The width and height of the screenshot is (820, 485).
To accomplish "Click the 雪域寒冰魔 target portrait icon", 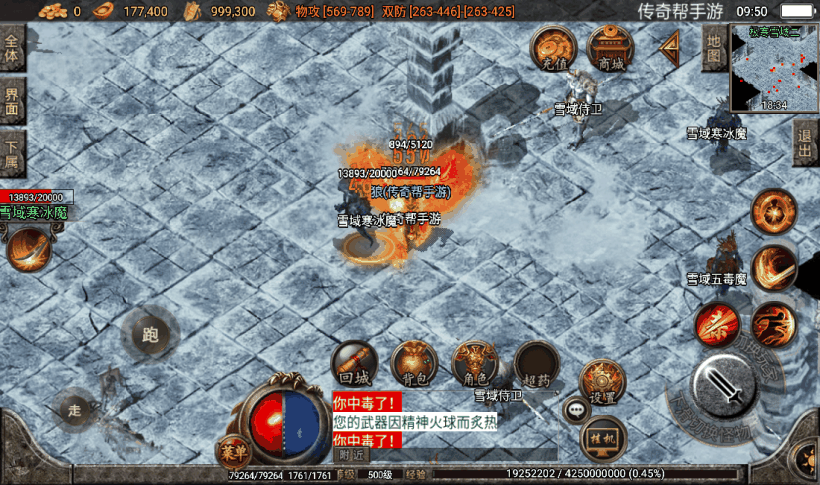I will click(x=29, y=249).
